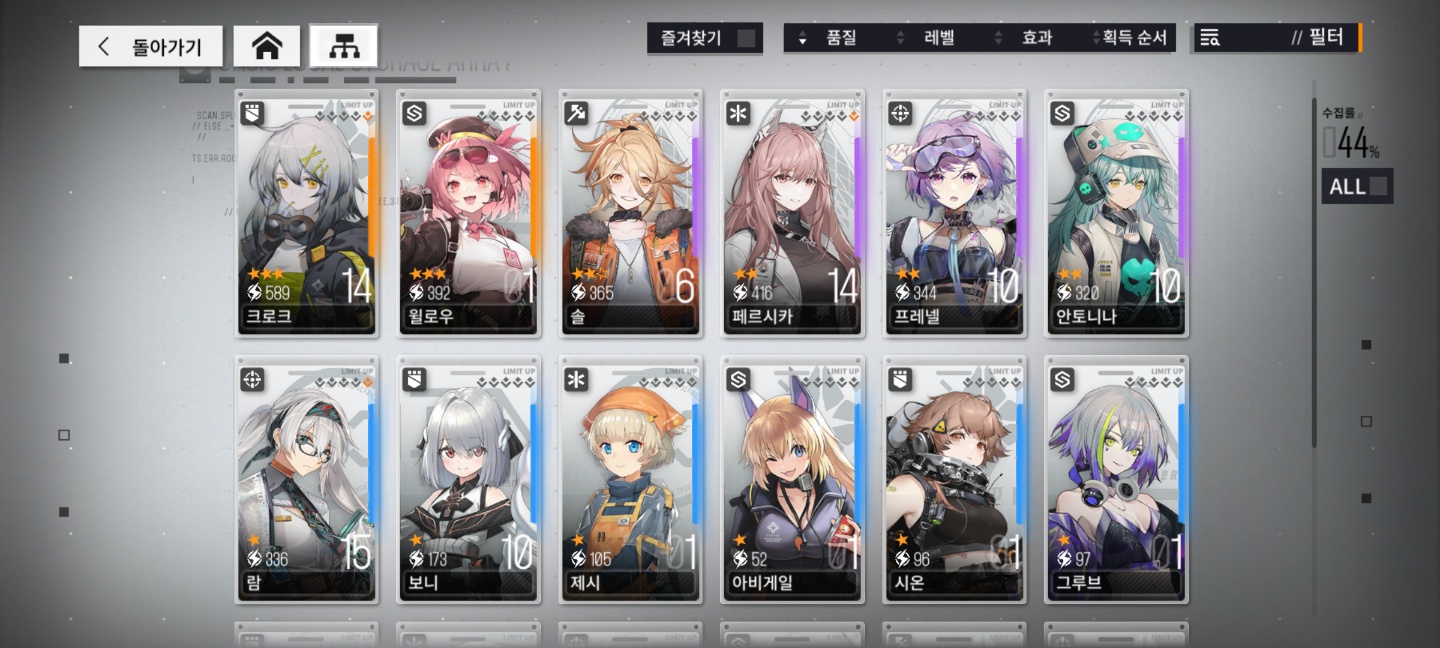Open the 필터 filter panel
The height and width of the screenshot is (648, 1440).
coord(1277,38)
